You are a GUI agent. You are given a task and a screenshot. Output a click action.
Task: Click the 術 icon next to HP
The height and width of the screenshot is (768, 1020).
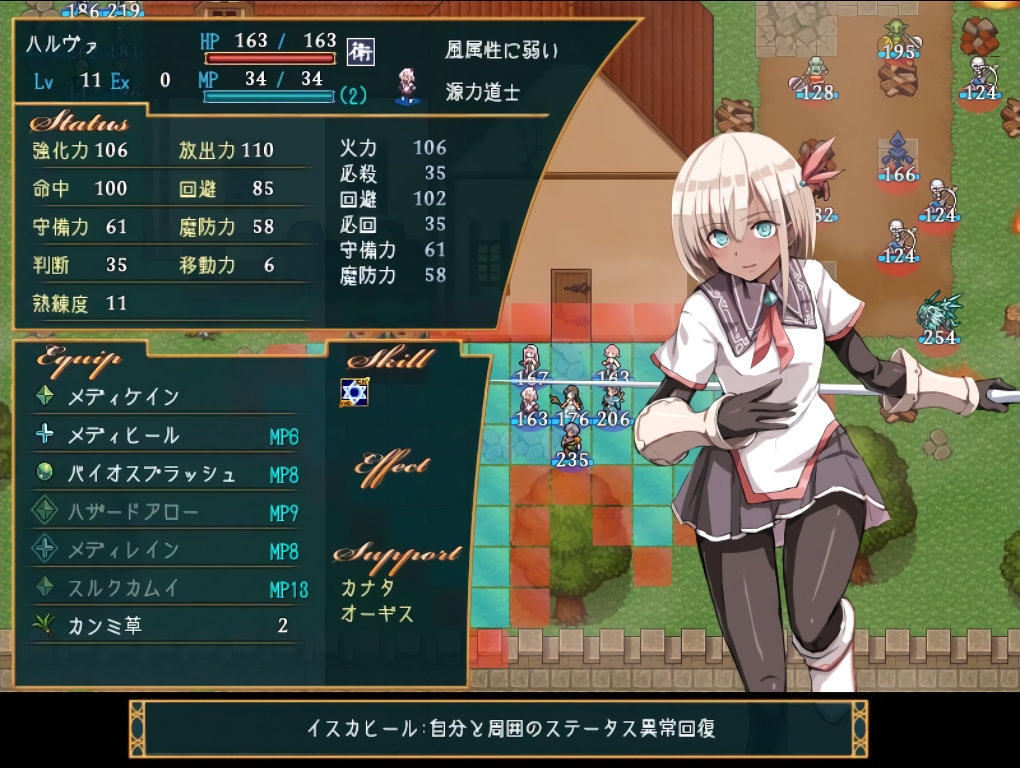[360, 52]
